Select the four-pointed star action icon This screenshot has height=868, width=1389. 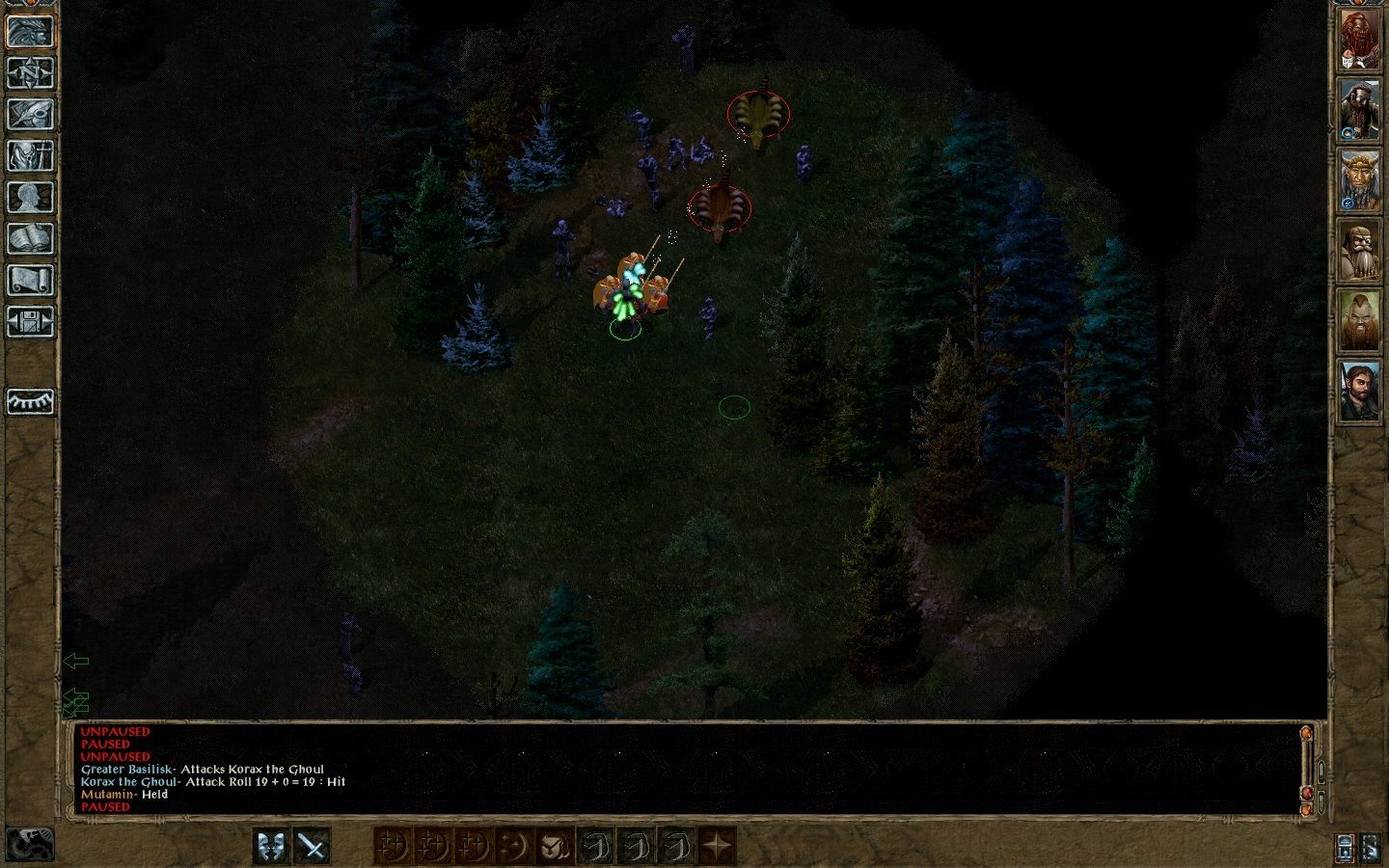coord(717,846)
